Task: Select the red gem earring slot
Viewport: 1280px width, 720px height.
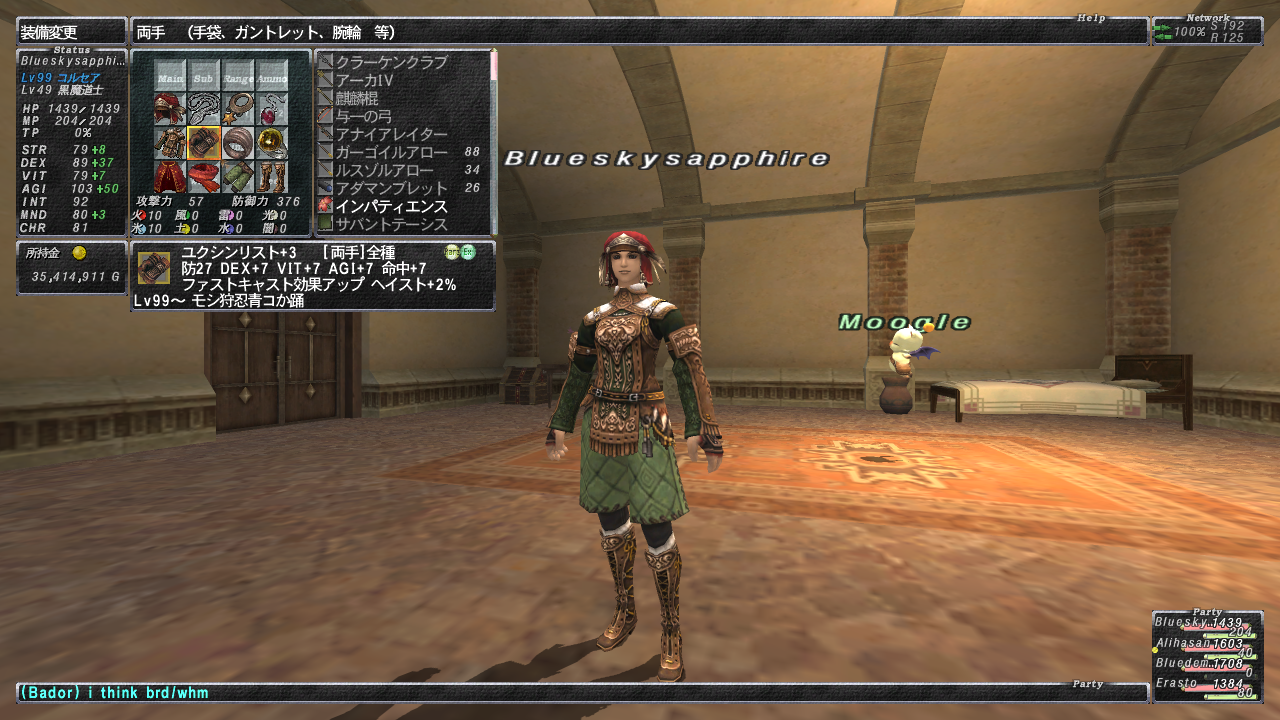Action: pyautogui.click(x=272, y=109)
